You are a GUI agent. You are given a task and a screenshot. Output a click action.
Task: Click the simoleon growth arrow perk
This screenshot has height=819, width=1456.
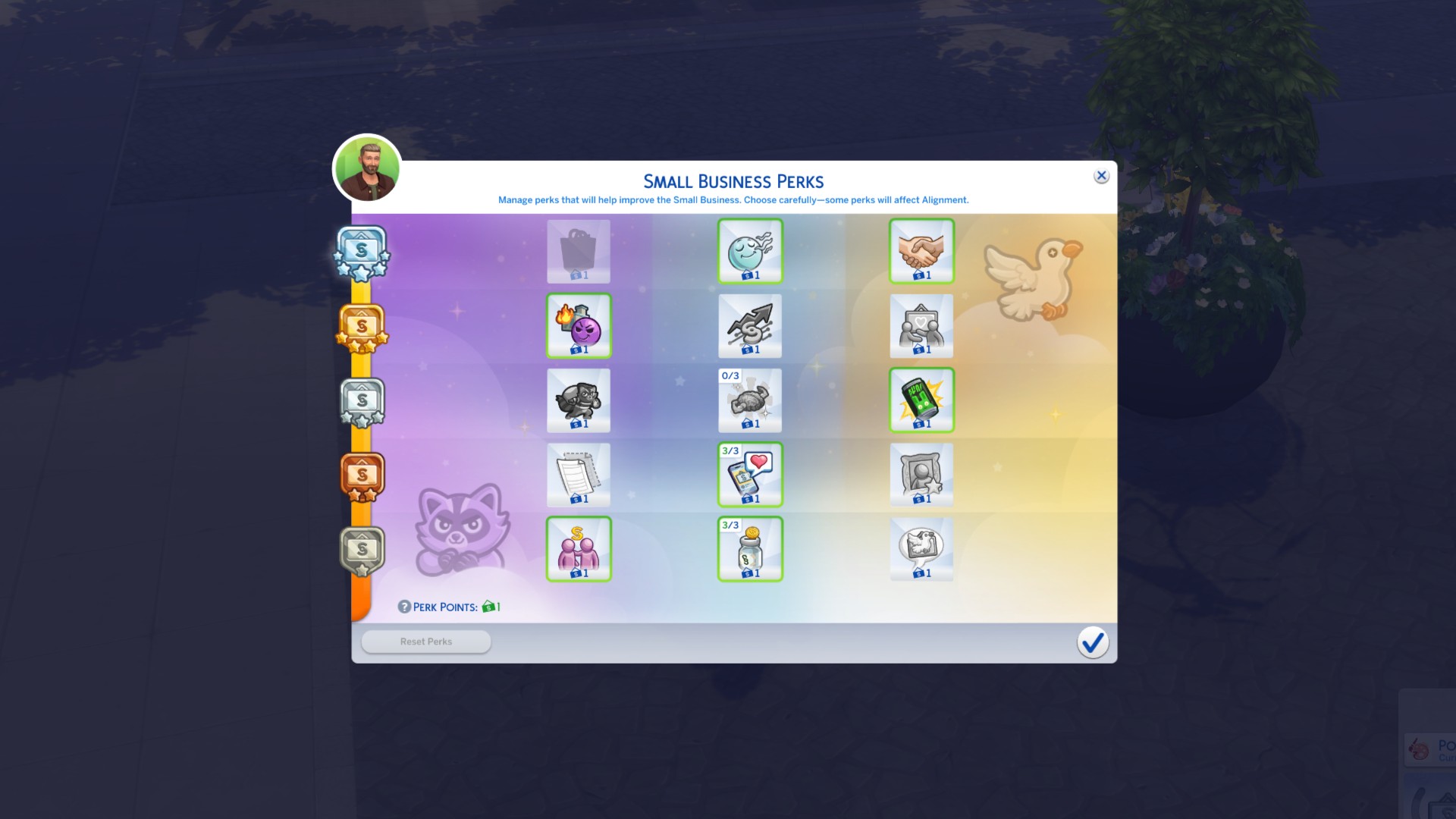[x=749, y=326]
